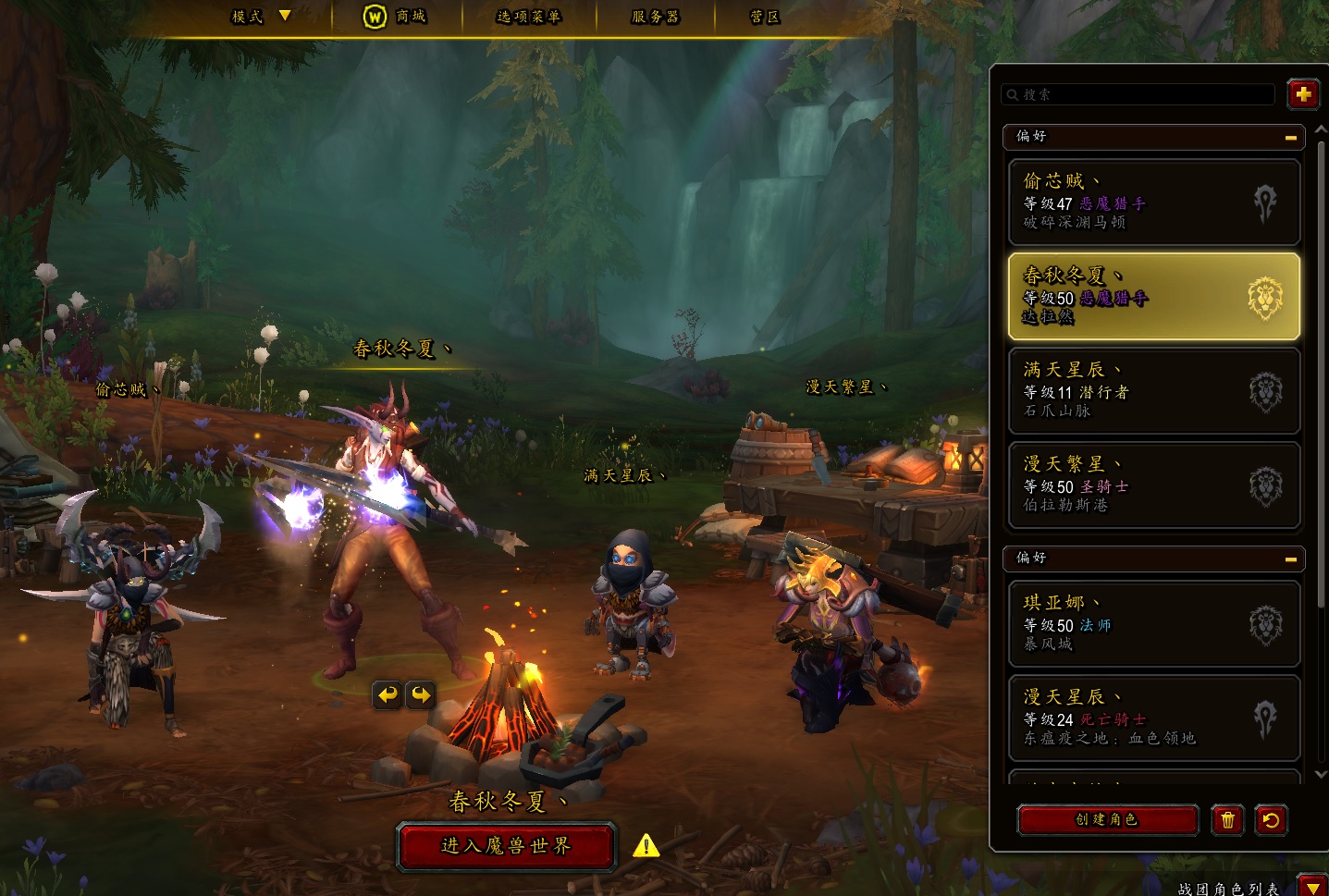The image size is (1329, 896).
Task: Click the trash can delete button
Action: 1227,819
